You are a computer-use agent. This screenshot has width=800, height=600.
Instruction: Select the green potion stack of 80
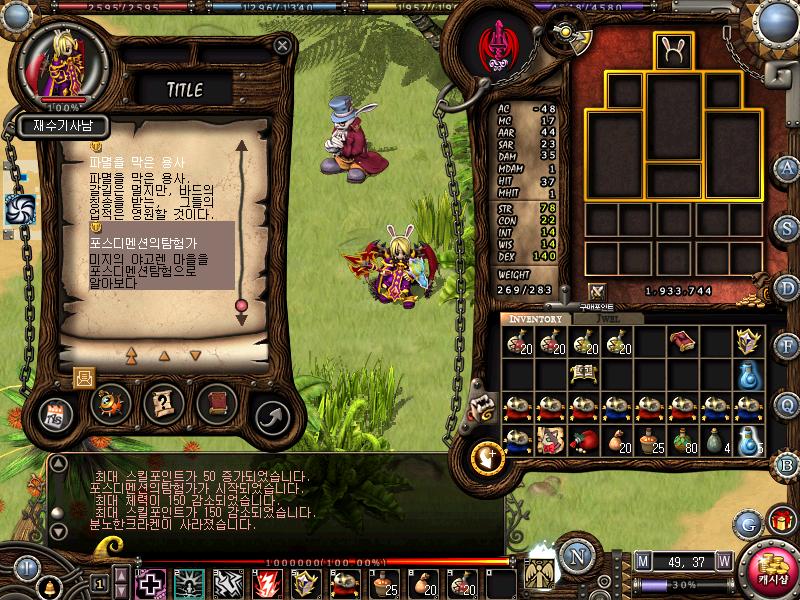[682, 440]
